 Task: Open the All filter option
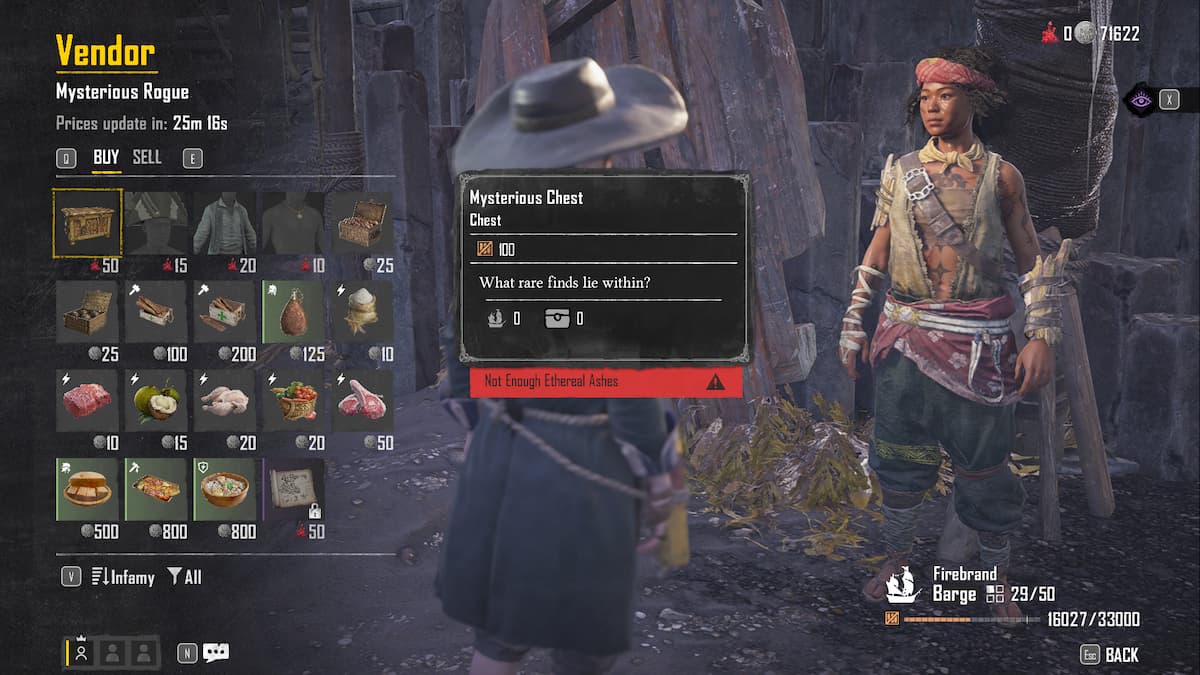coord(185,577)
